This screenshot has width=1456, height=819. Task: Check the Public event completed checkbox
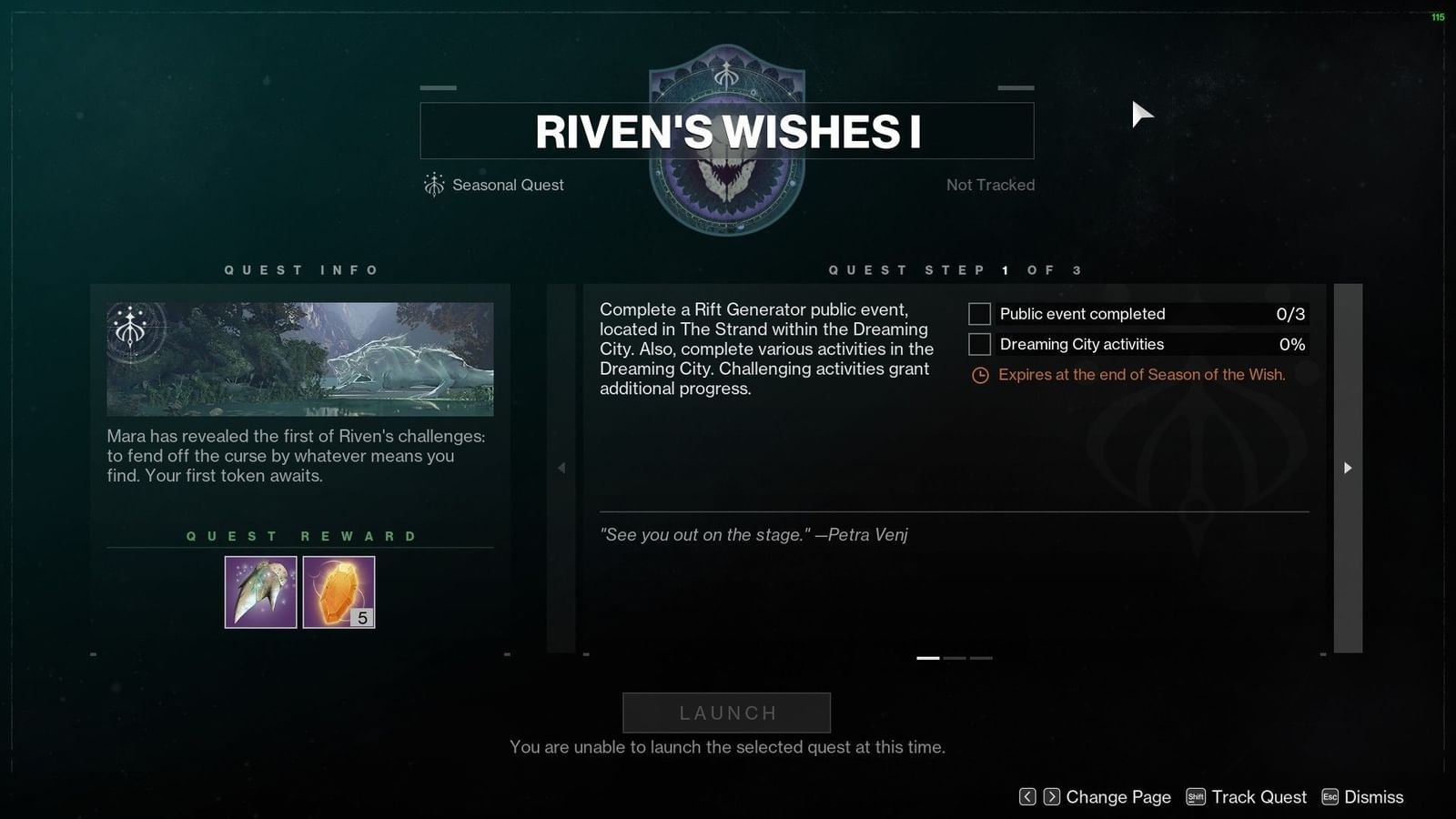pos(978,313)
